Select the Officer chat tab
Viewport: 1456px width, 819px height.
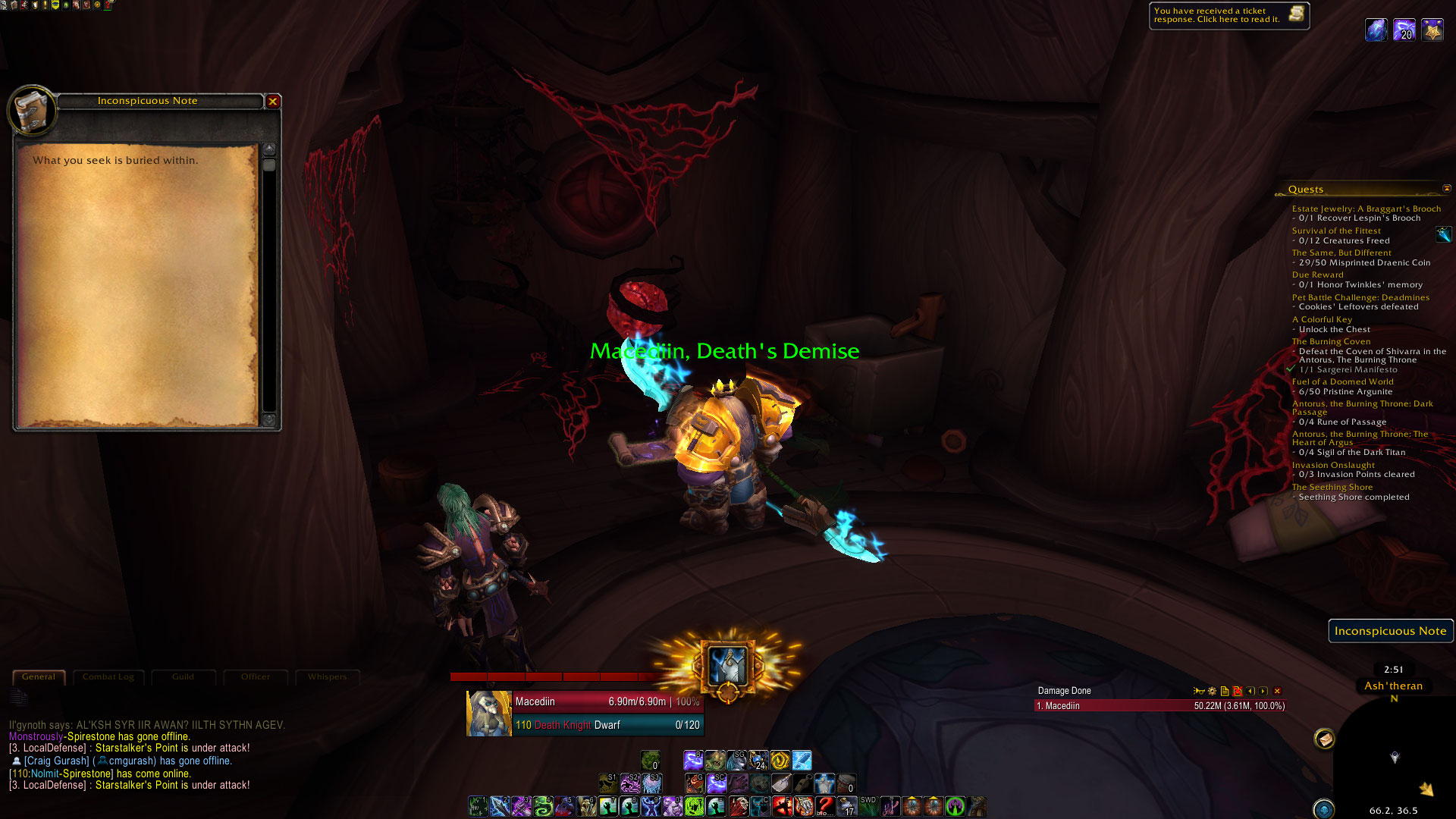256,677
